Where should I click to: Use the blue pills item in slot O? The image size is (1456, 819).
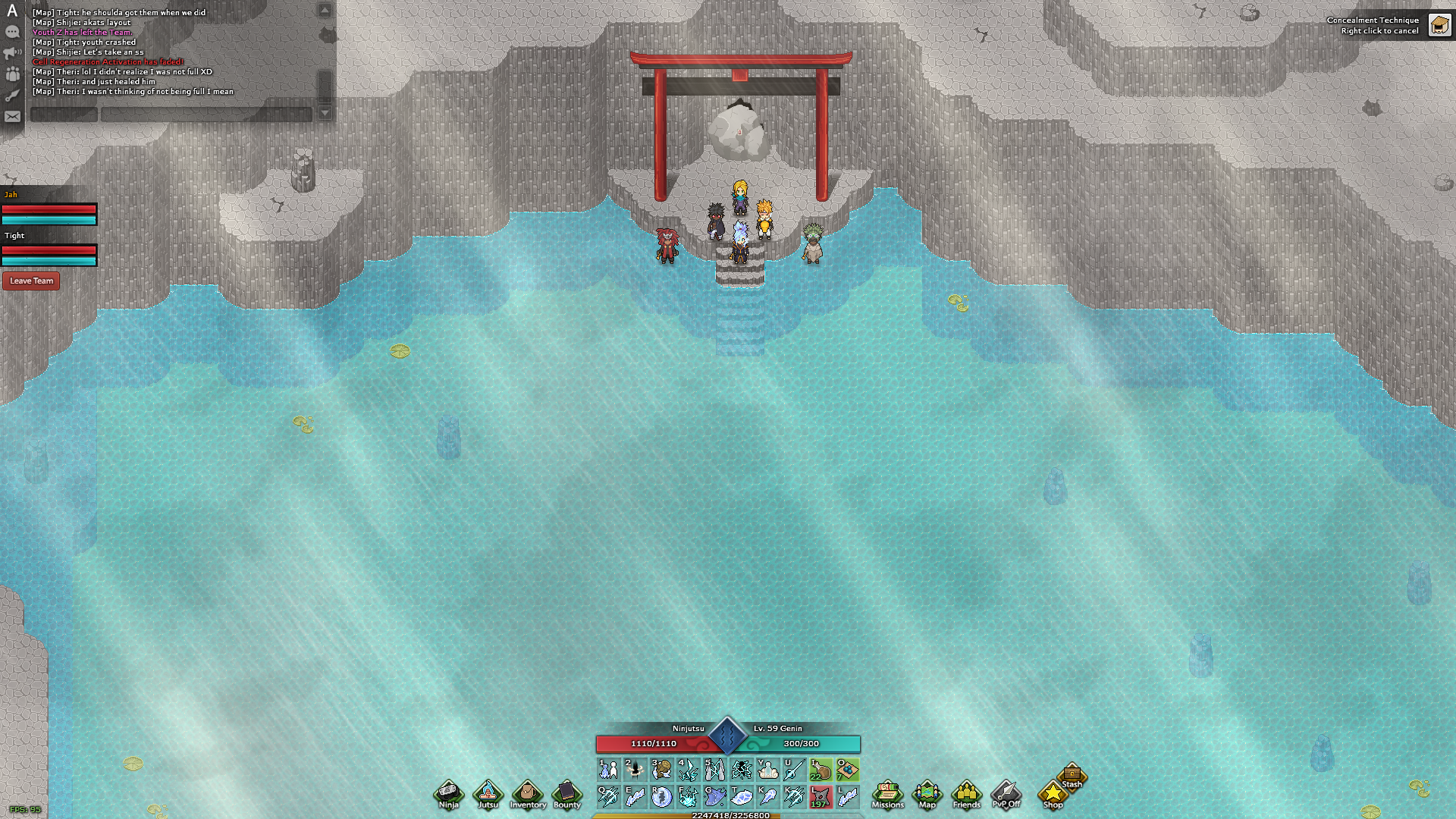pos(847,770)
